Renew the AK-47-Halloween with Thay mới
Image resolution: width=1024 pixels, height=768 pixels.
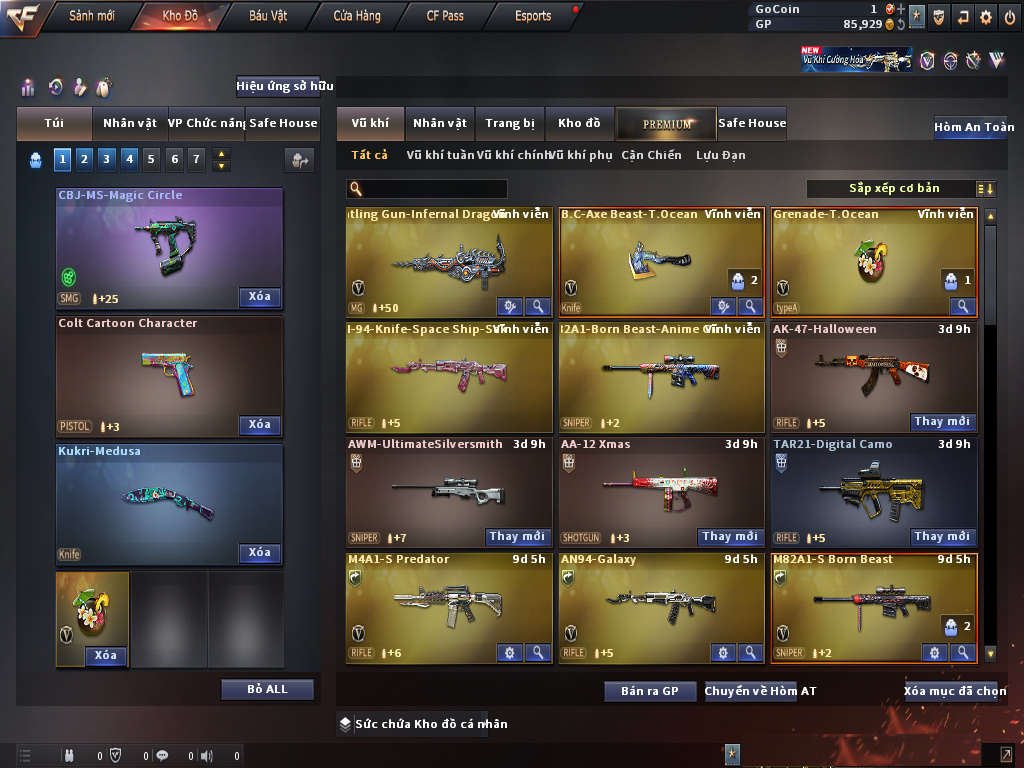point(942,422)
